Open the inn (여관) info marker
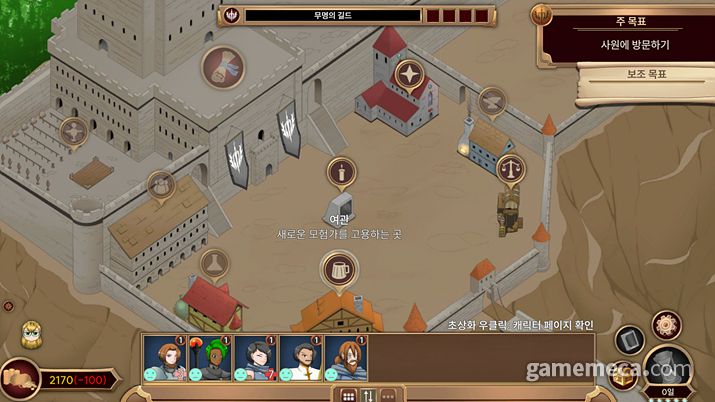The height and width of the screenshot is (402, 715). pos(341,174)
